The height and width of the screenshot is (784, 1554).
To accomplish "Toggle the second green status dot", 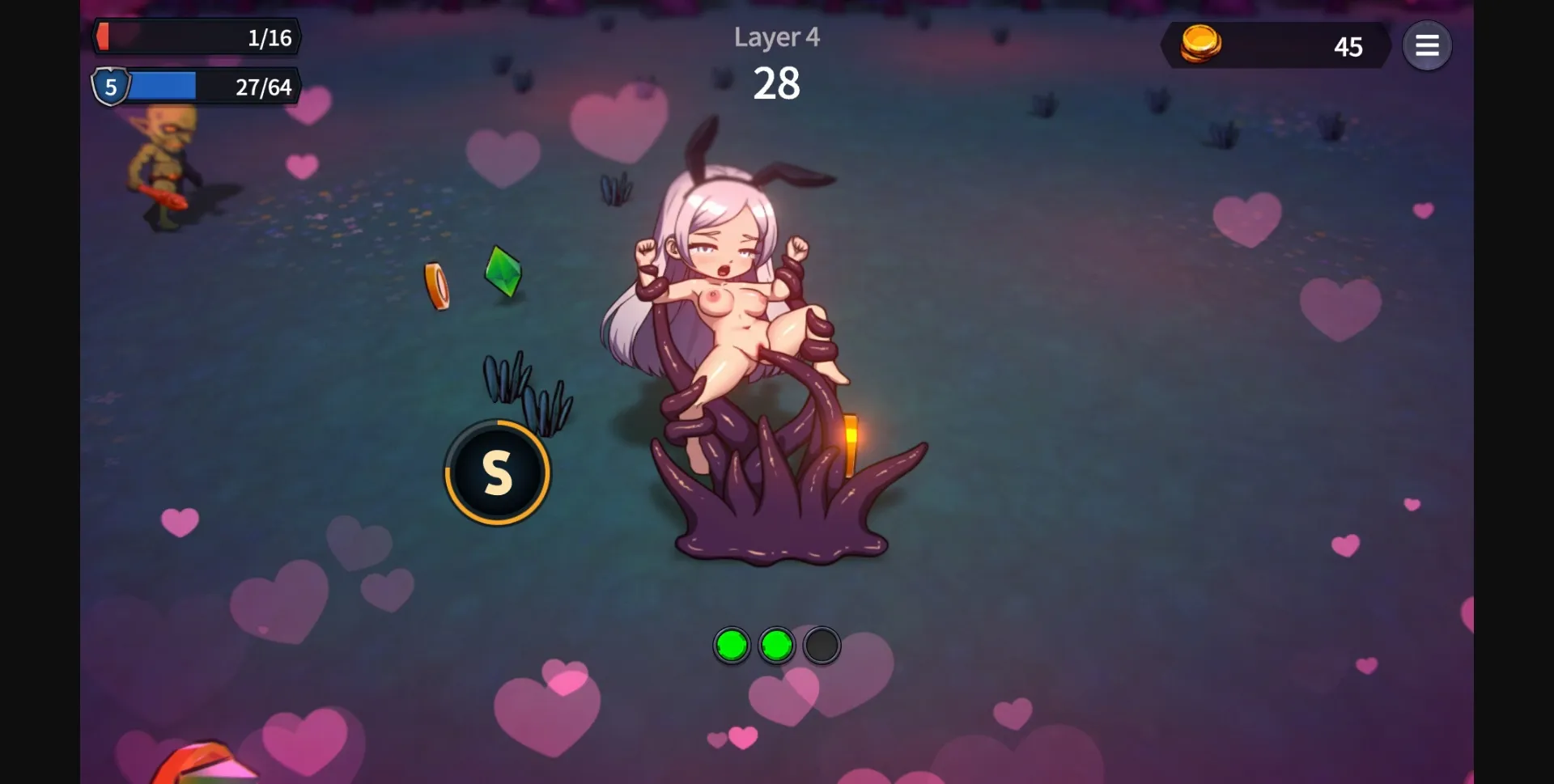I will pyautogui.click(x=776, y=645).
